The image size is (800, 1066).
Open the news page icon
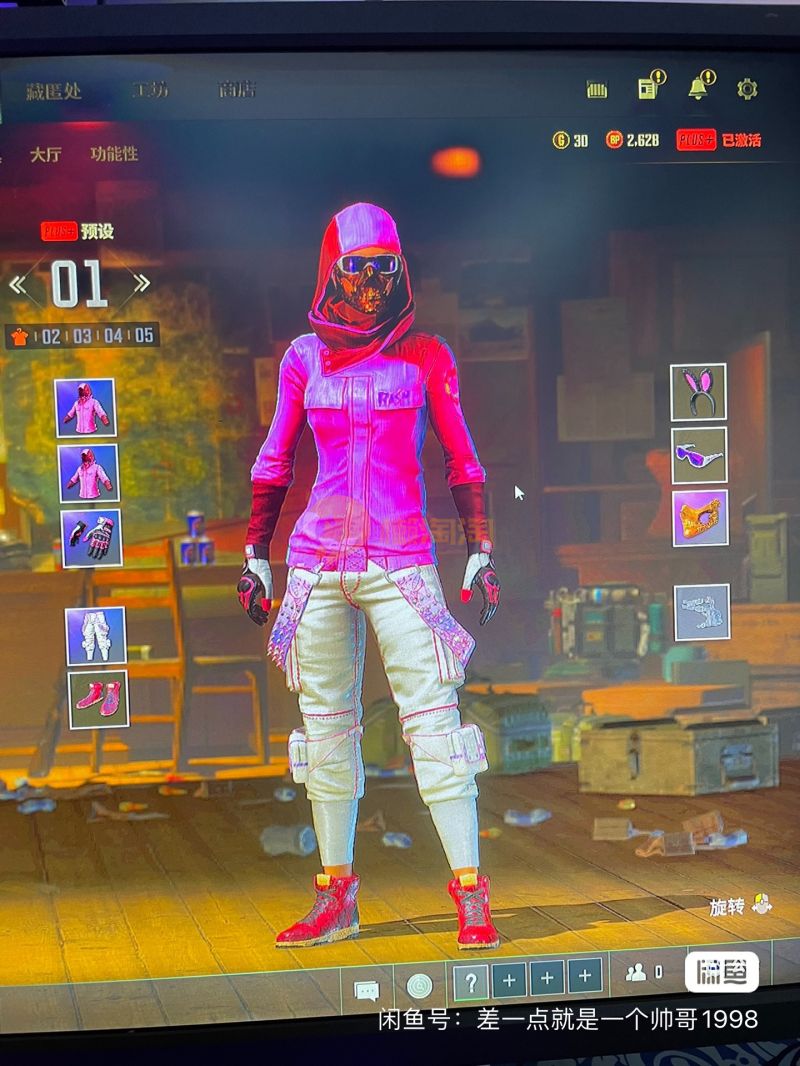pos(648,88)
